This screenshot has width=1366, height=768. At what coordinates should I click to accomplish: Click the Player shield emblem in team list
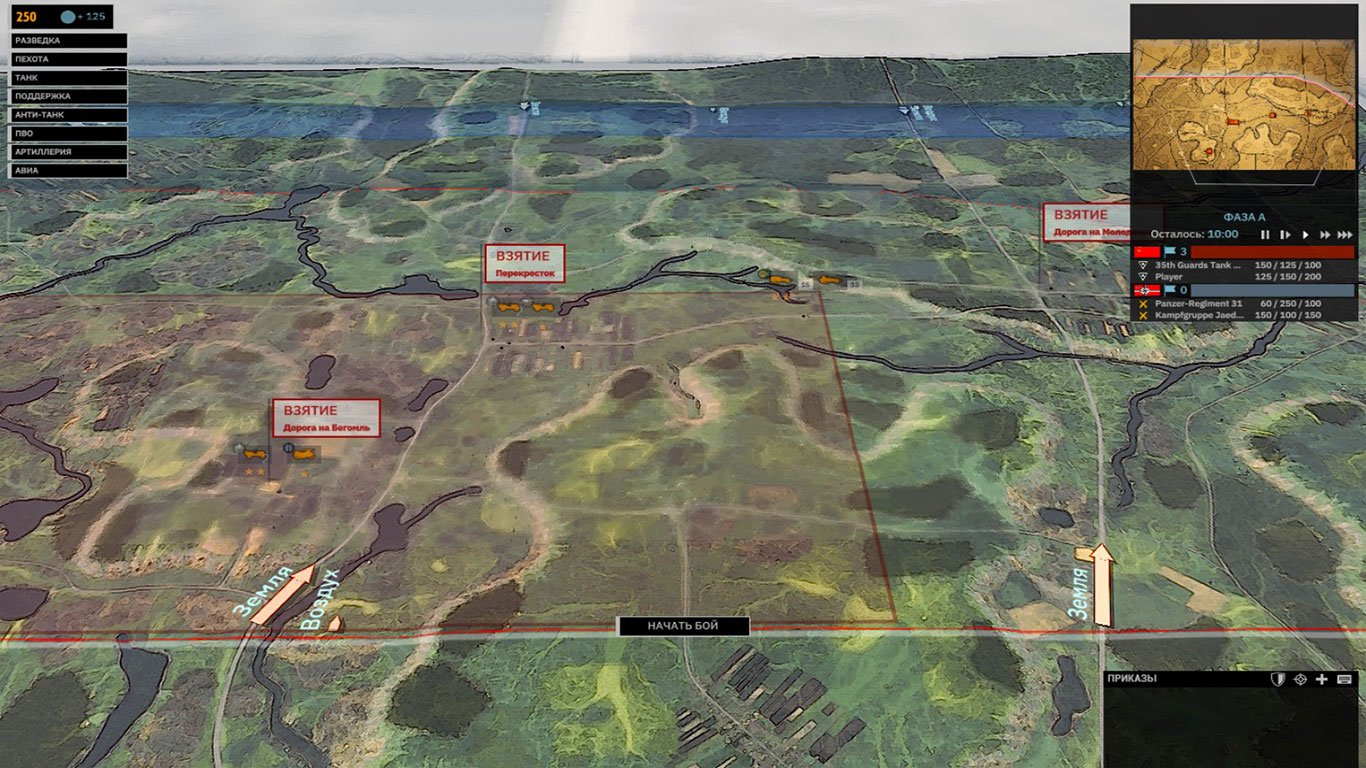pyautogui.click(x=1143, y=276)
